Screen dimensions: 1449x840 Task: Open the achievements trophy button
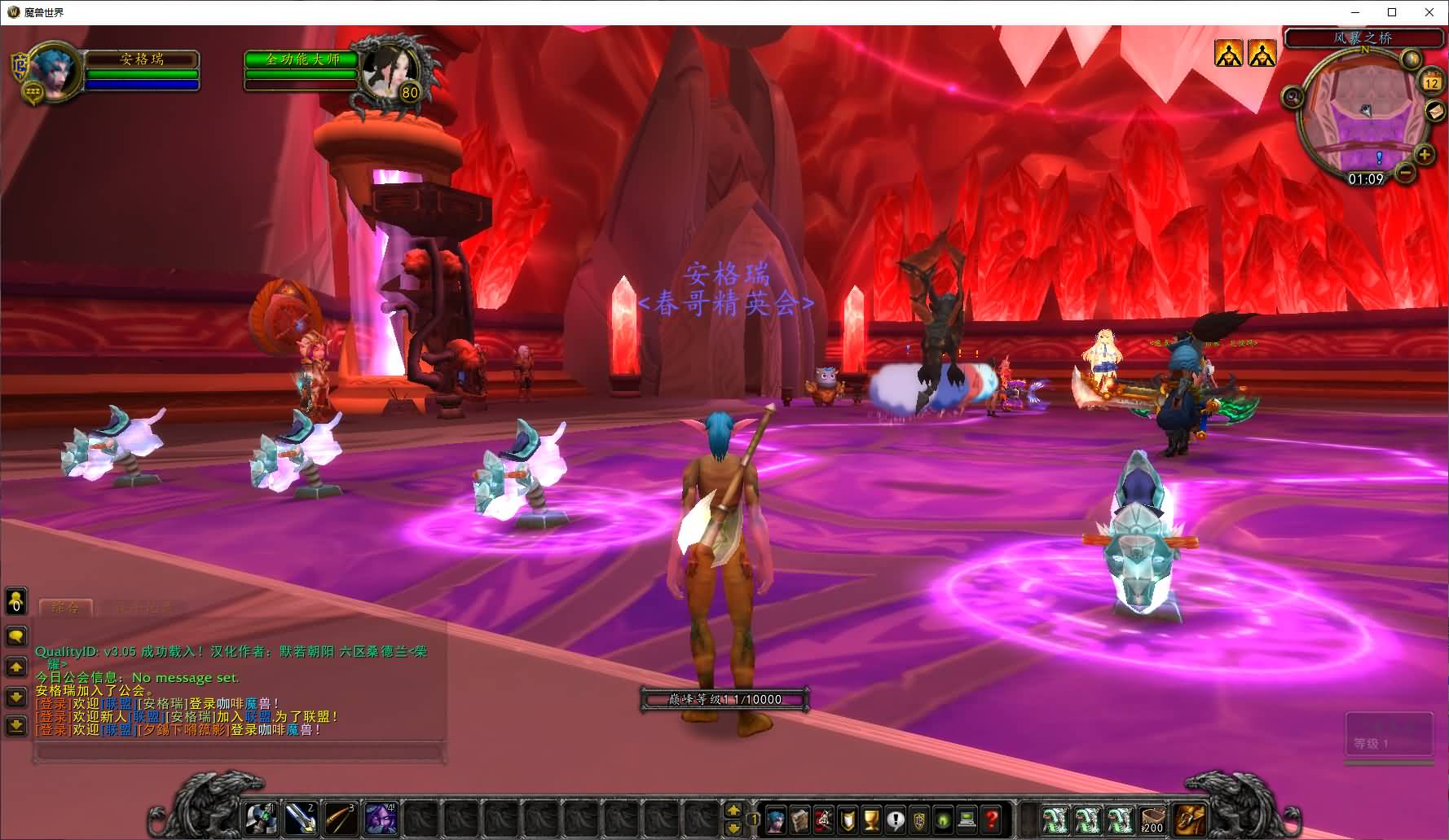871,819
